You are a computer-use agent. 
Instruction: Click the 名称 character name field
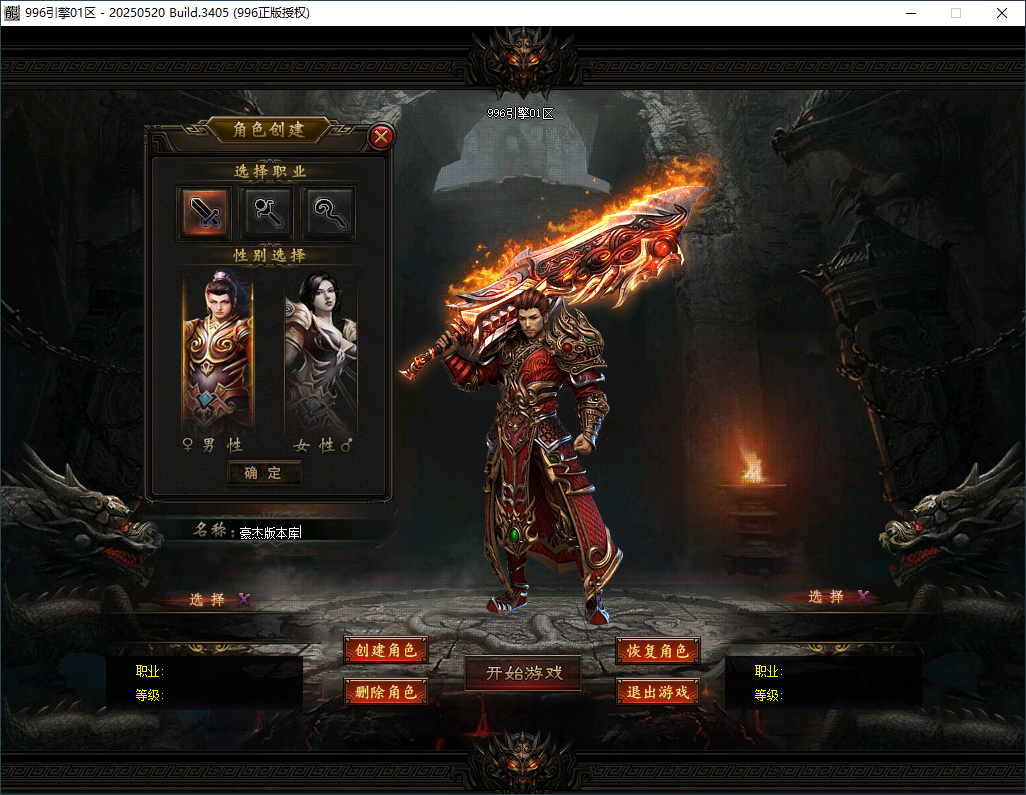pos(300,532)
